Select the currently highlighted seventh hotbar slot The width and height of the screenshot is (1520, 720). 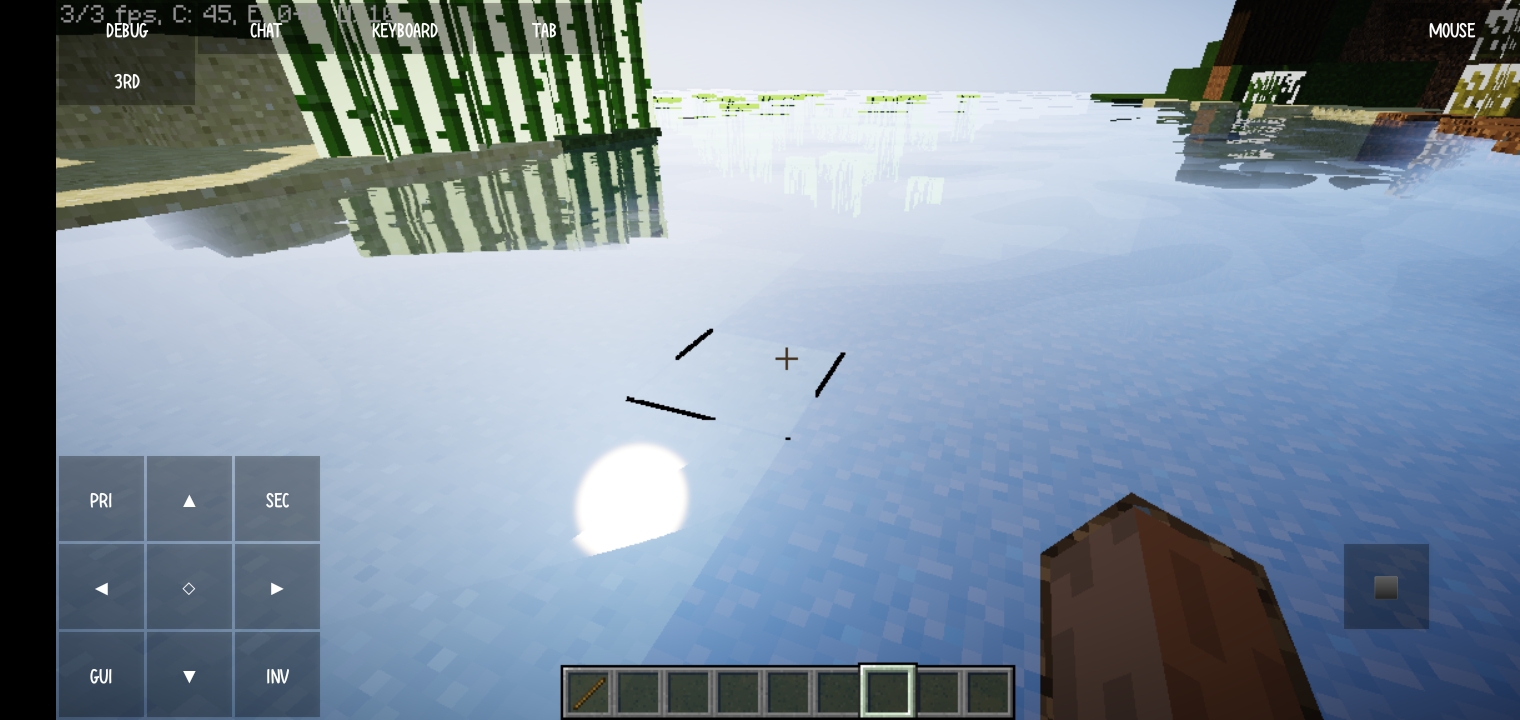(x=887, y=690)
